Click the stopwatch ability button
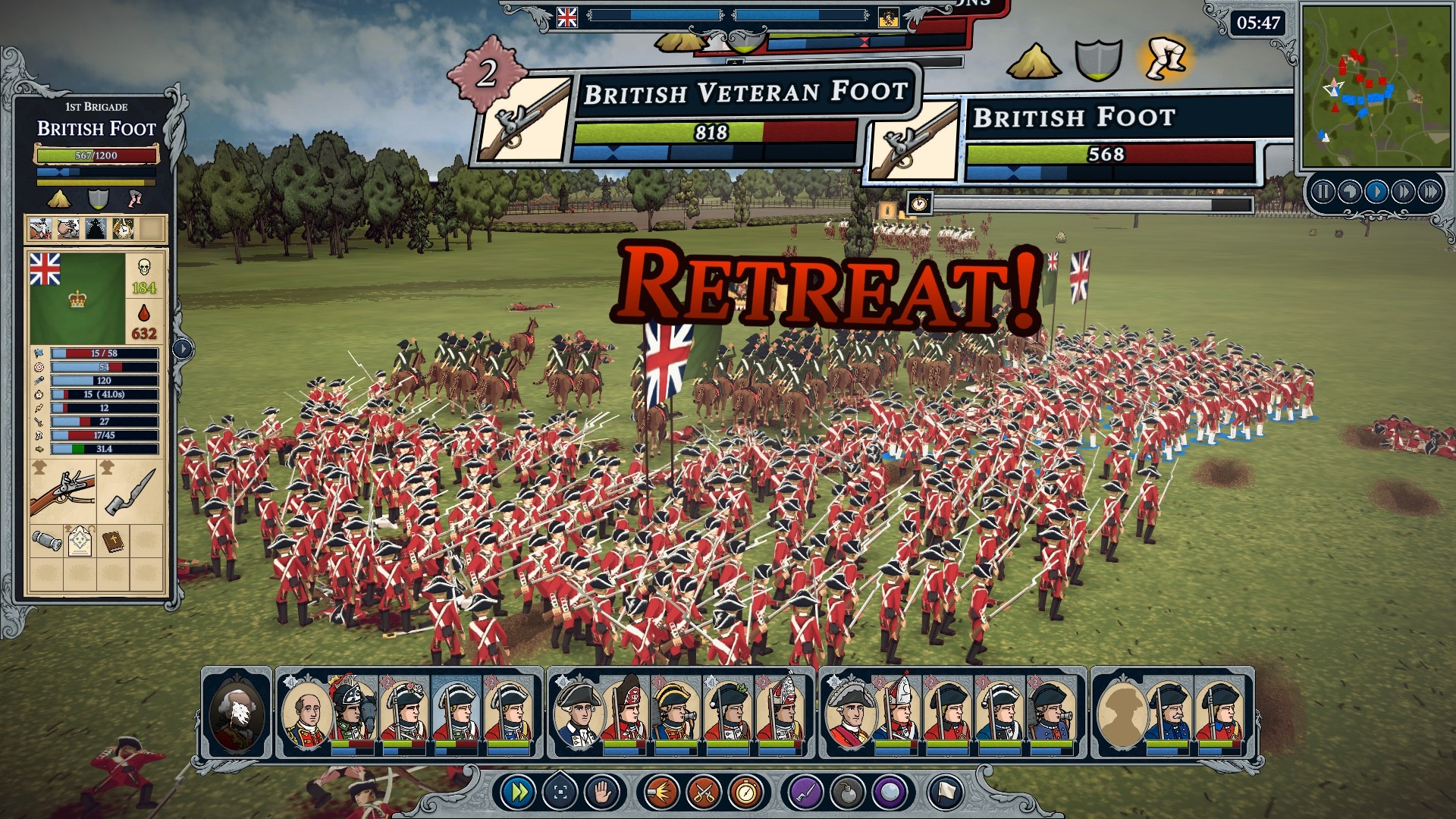 pos(745,793)
